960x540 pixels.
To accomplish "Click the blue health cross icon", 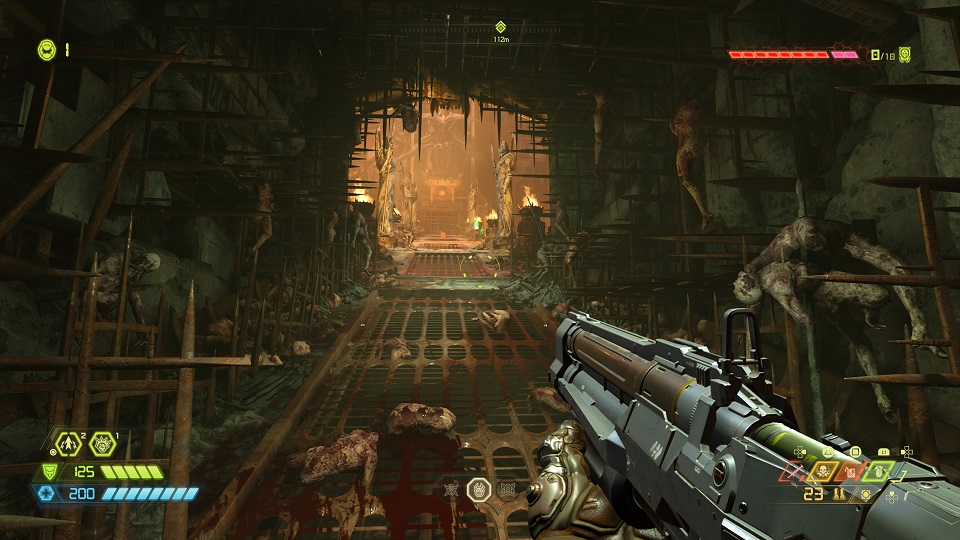I will tap(46, 493).
